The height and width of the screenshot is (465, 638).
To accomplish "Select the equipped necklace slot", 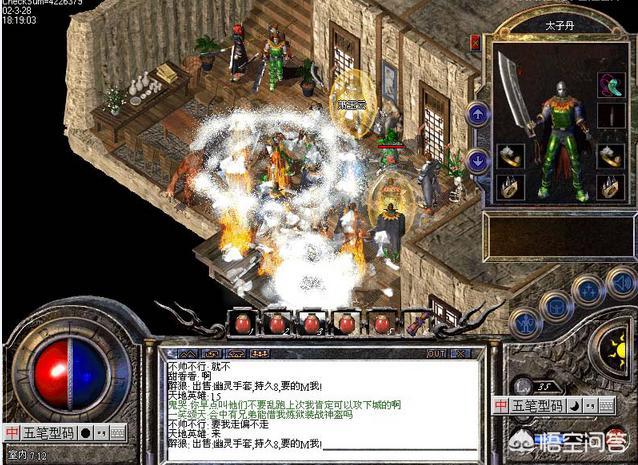I will [609, 84].
